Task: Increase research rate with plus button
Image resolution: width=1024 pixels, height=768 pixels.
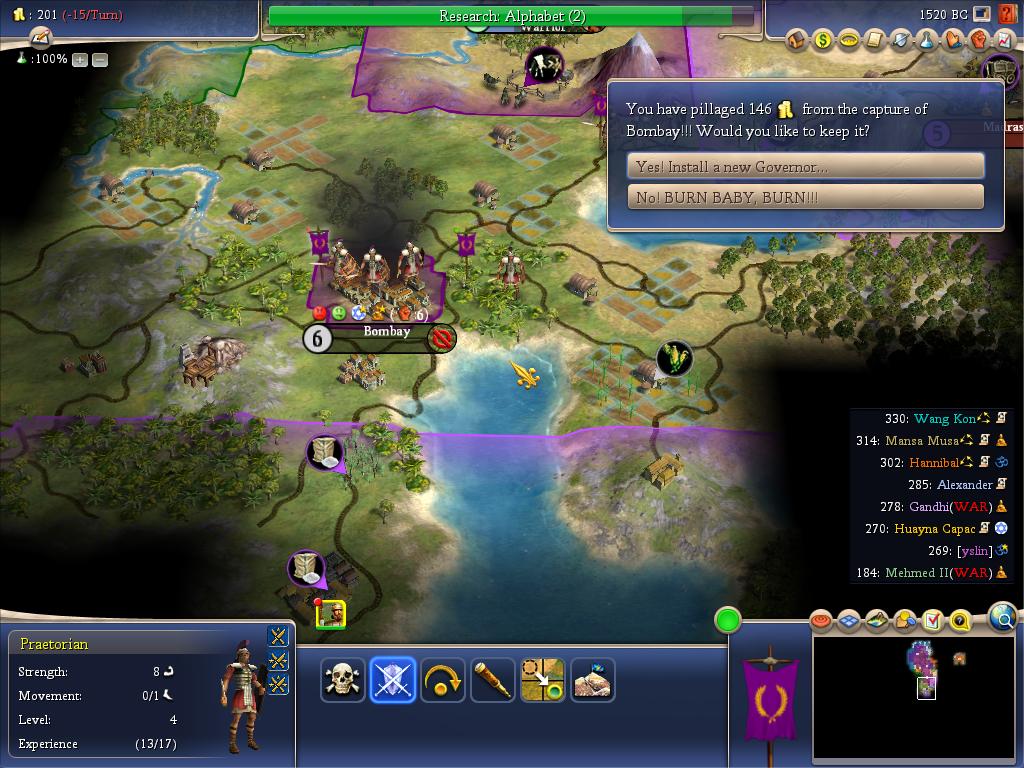Action: [80, 60]
